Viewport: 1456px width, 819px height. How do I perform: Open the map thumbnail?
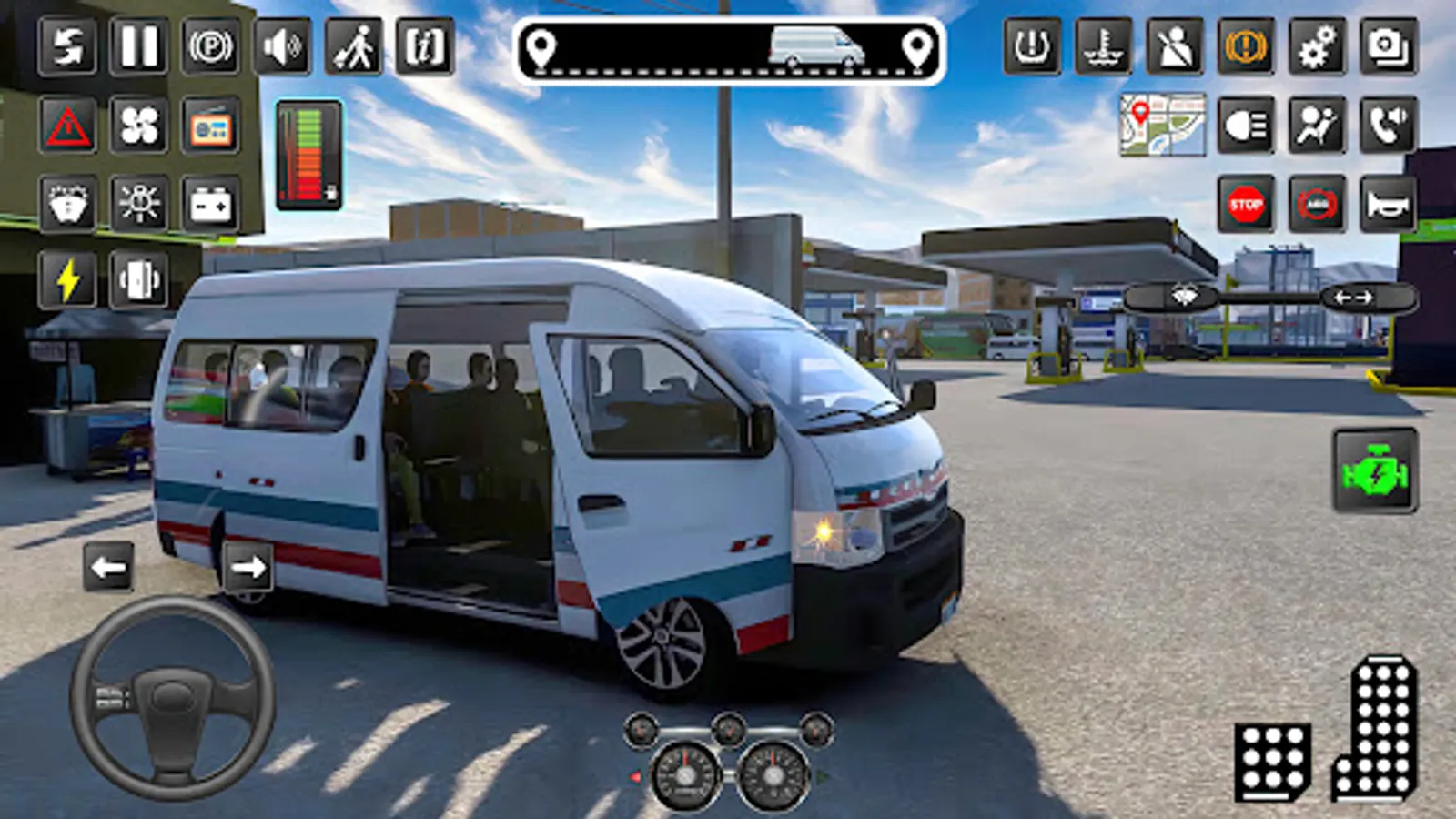point(1163,125)
